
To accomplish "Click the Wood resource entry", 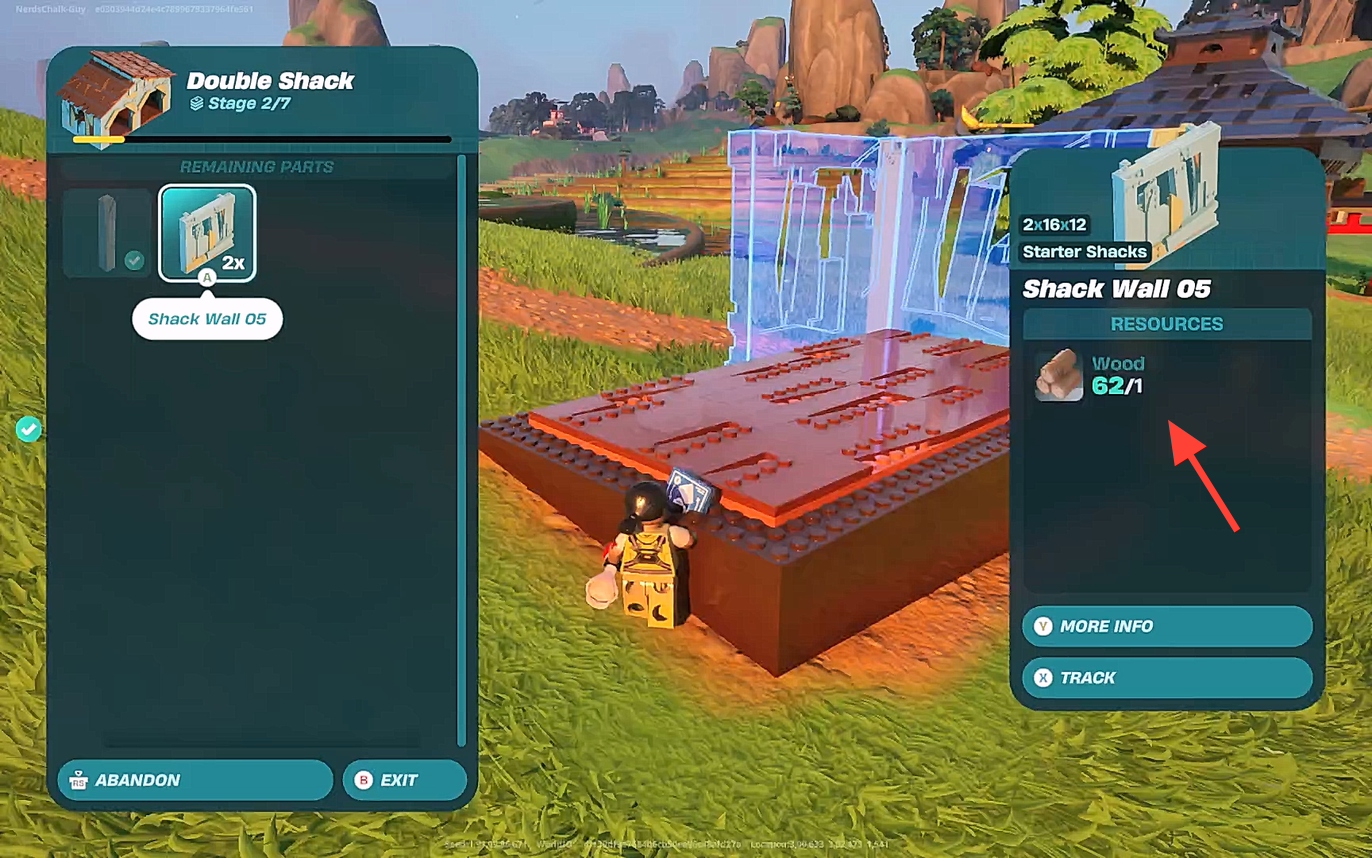I will [1090, 375].
